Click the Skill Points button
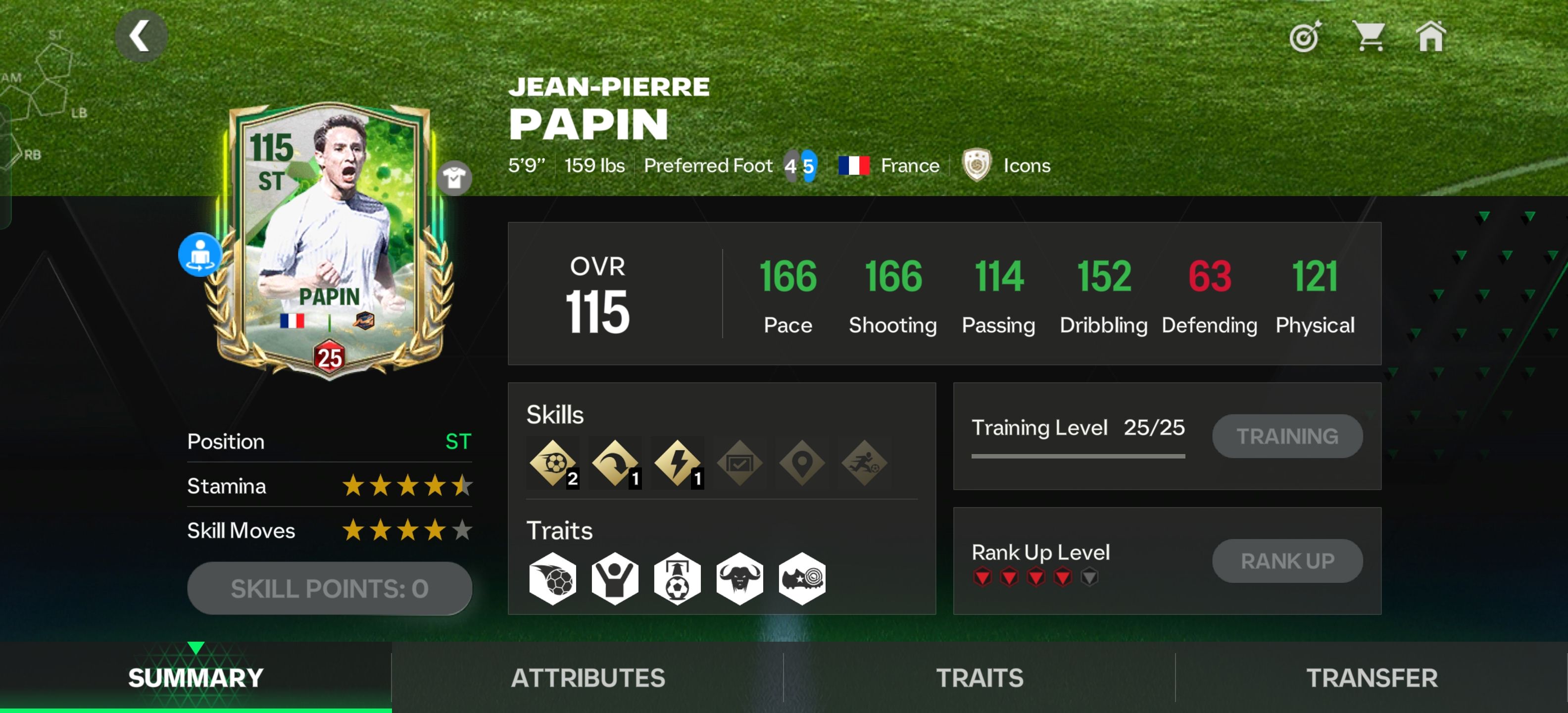The height and width of the screenshot is (713, 1568). (329, 588)
